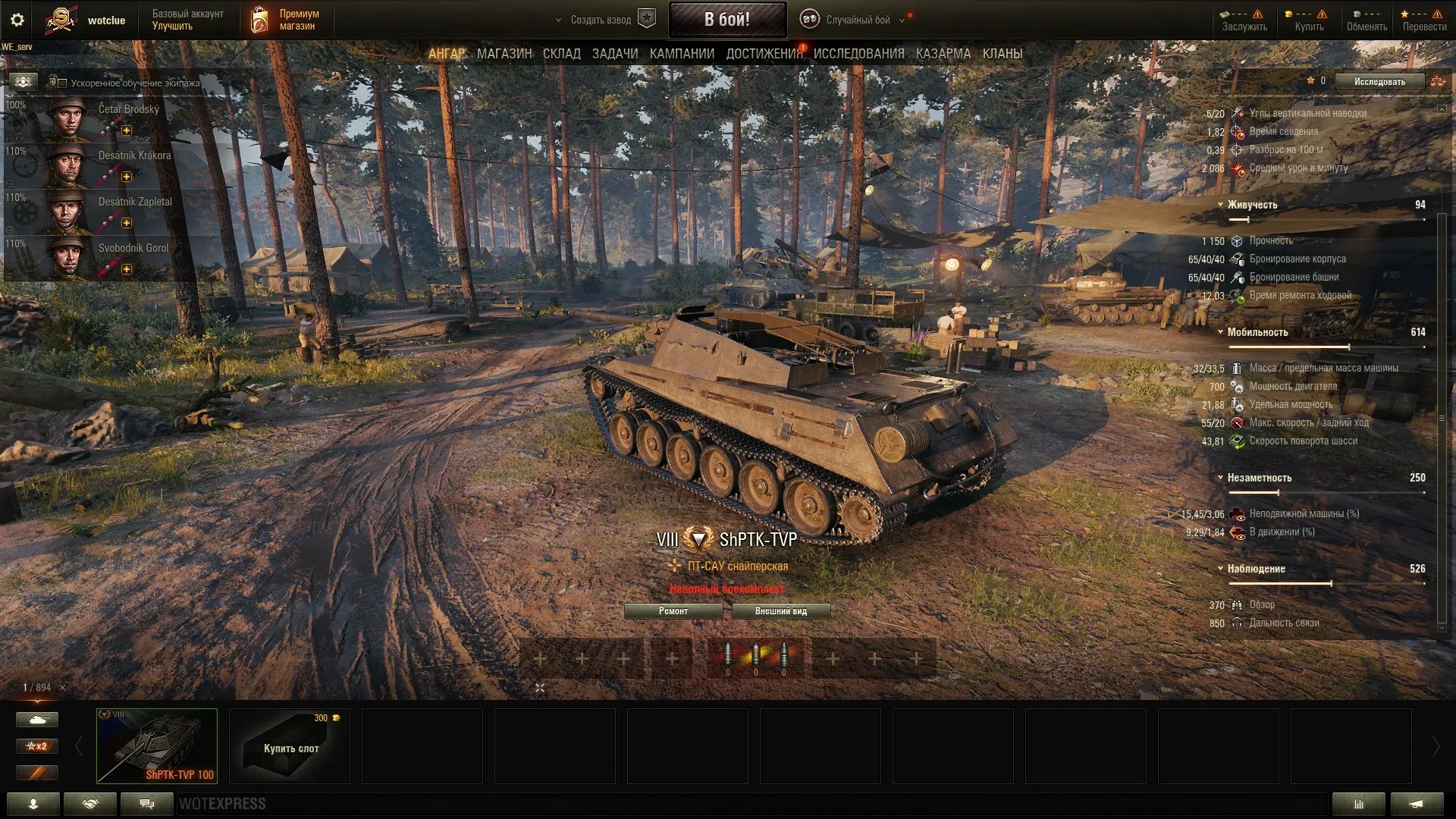The width and height of the screenshot is (1456, 819).
Task: Open the ammunition shells loadout slot
Action: pyautogui.click(x=755, y=657)
